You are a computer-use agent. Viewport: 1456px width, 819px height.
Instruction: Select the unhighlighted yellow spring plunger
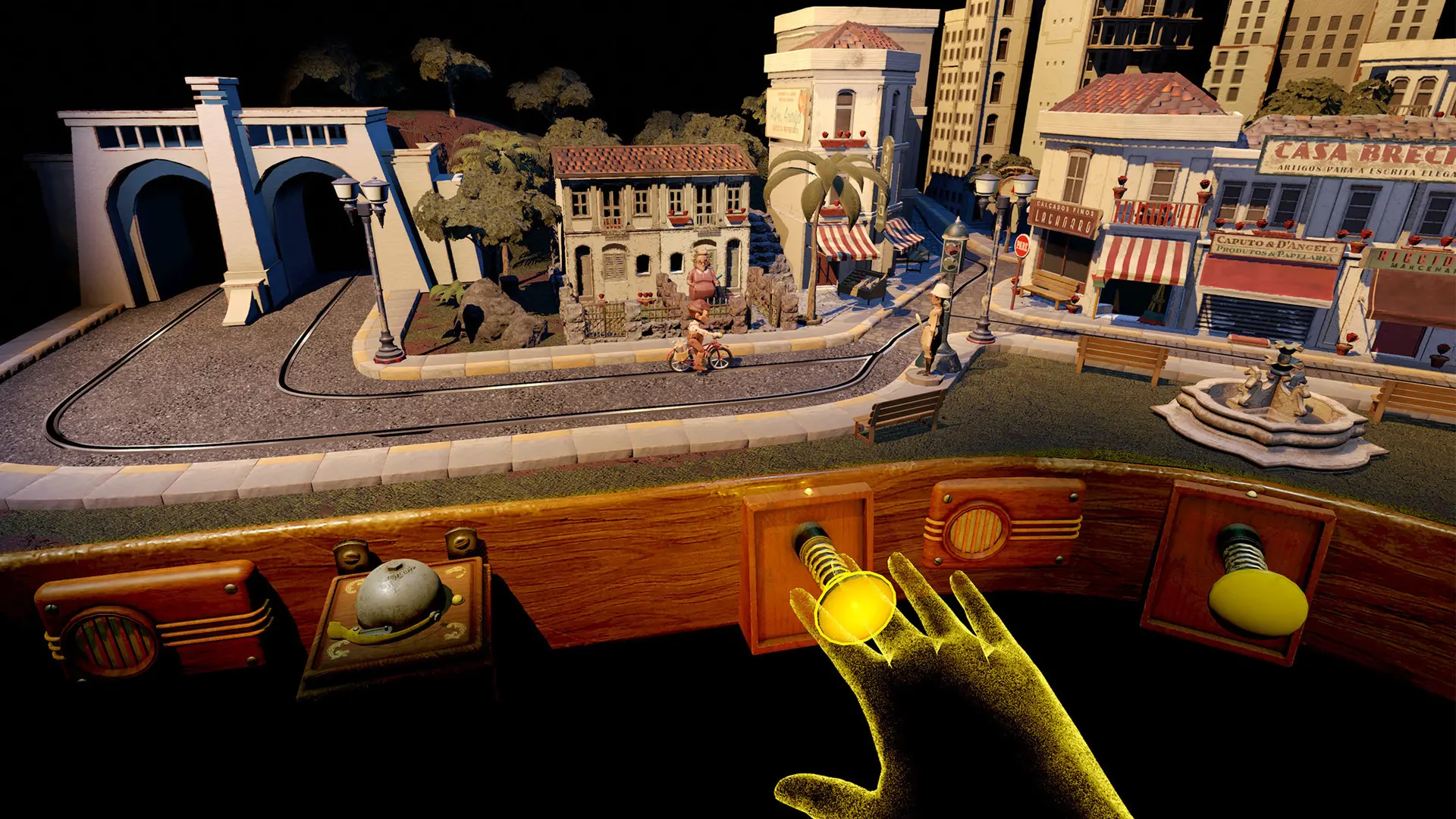1257,601
